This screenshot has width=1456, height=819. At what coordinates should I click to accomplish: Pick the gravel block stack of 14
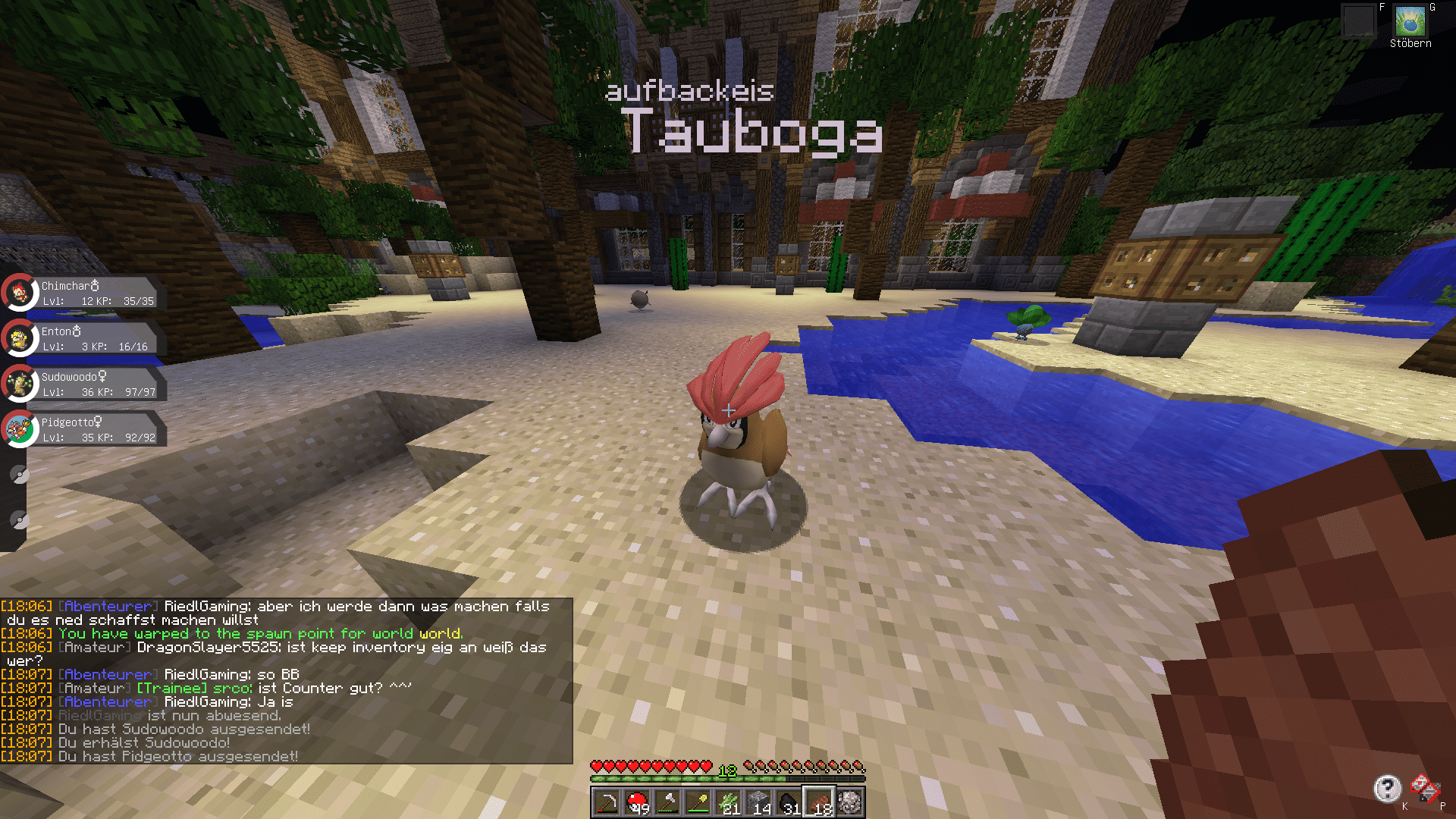pyautogui.click(x=758, y=803)
